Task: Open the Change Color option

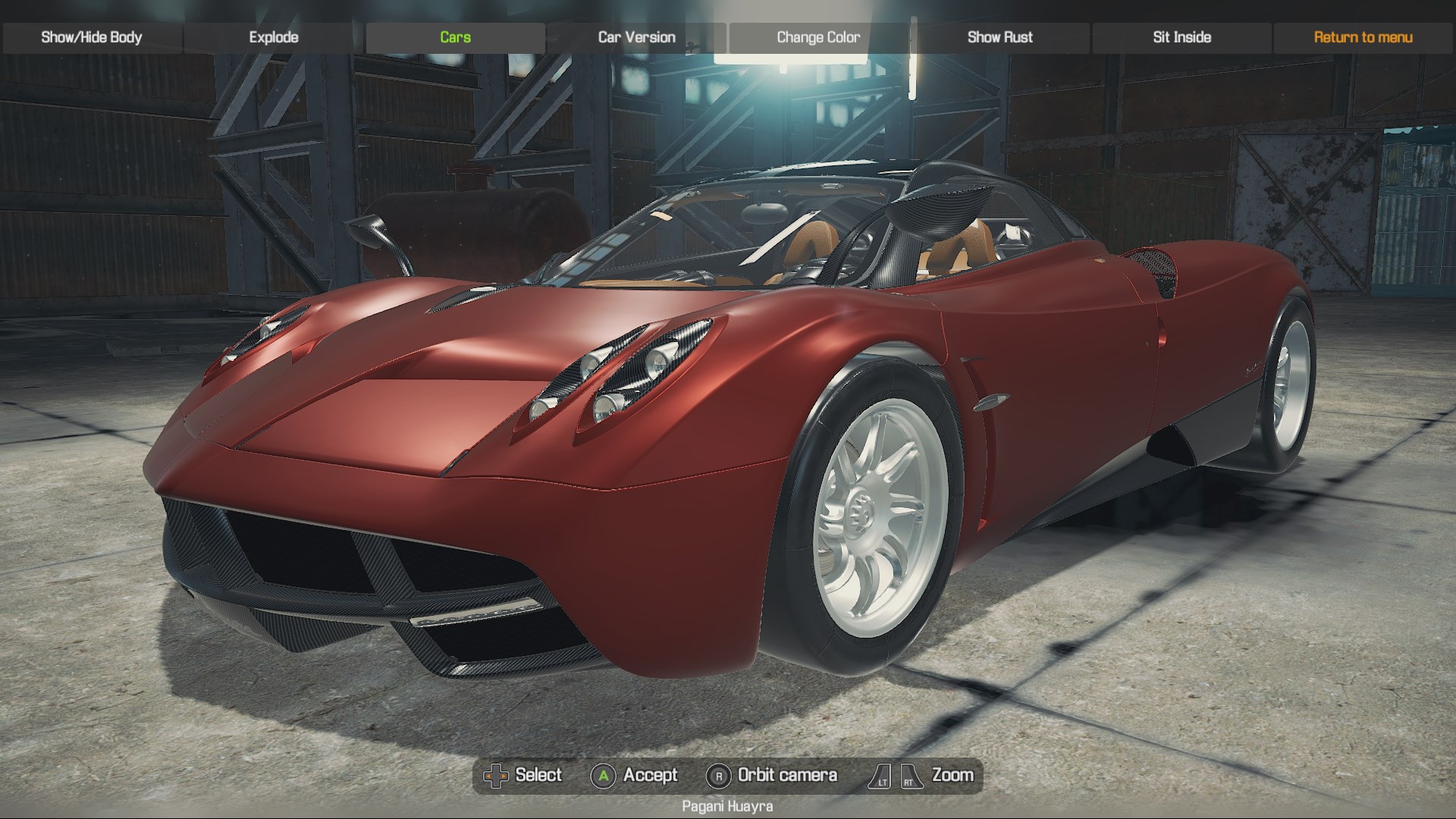Action: pos(818,37)
